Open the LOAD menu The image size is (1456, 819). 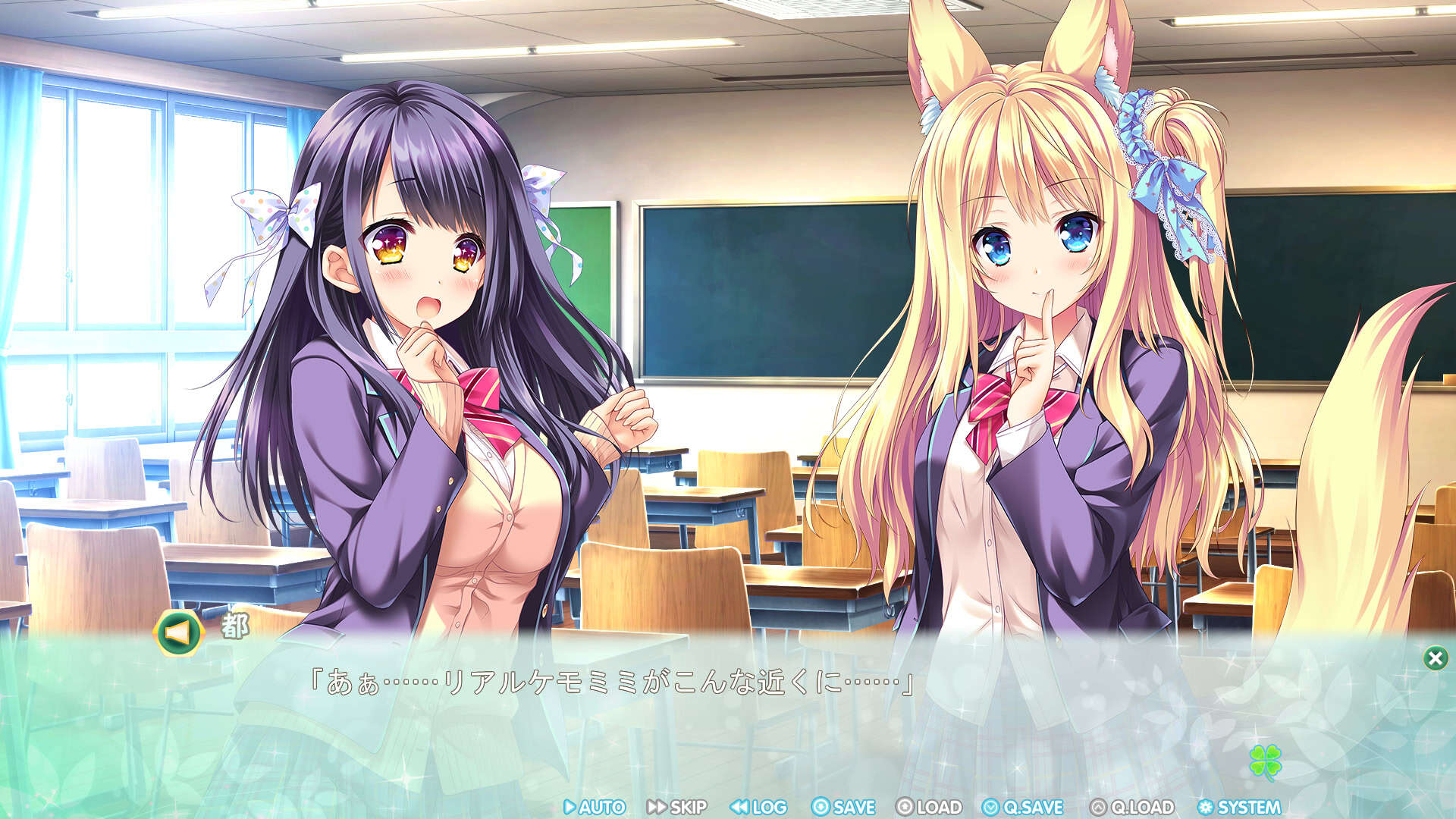point(929,807)
